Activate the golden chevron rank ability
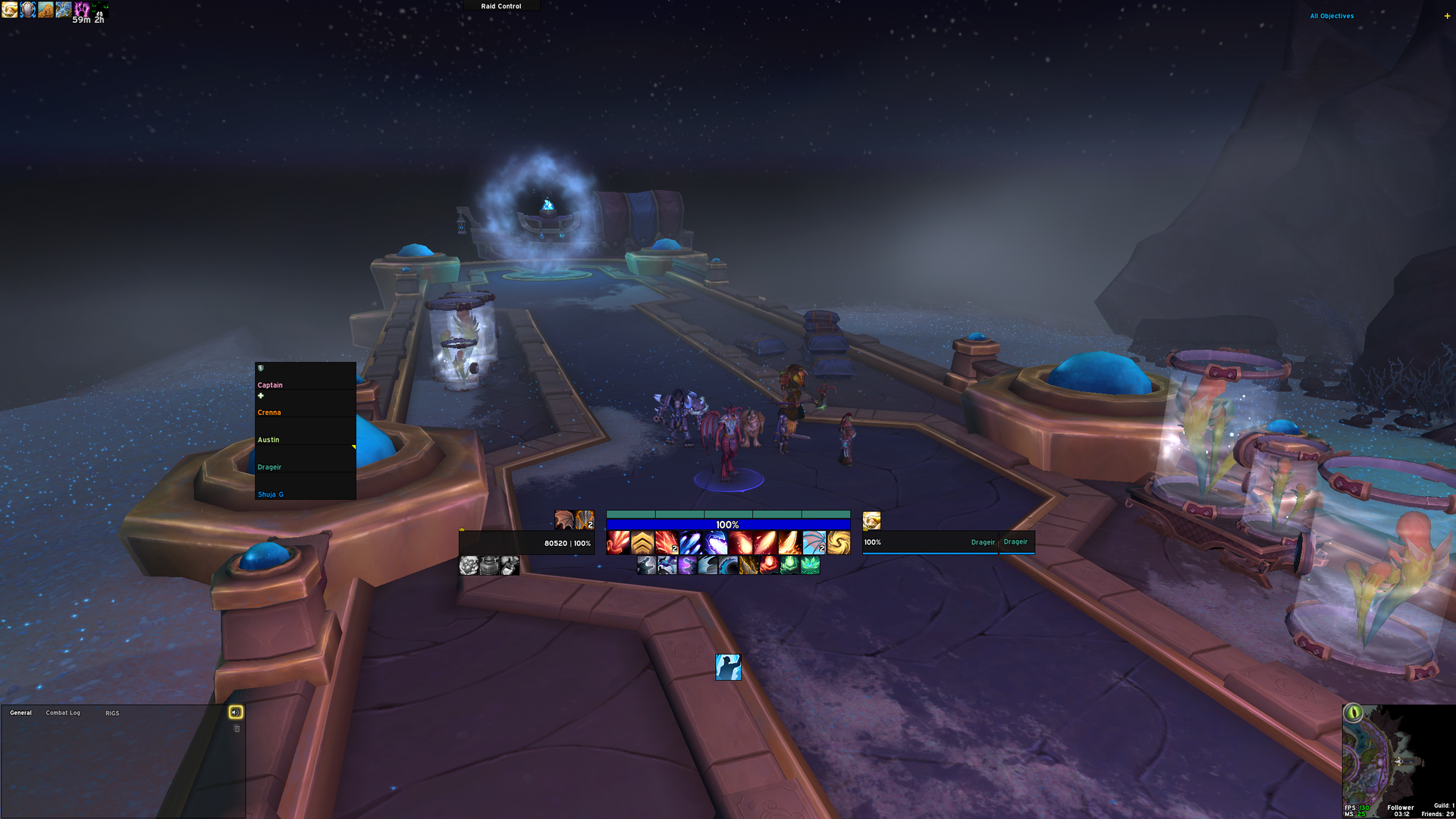This screenshot has width=1456, height=819. click(x=642, y=543)
